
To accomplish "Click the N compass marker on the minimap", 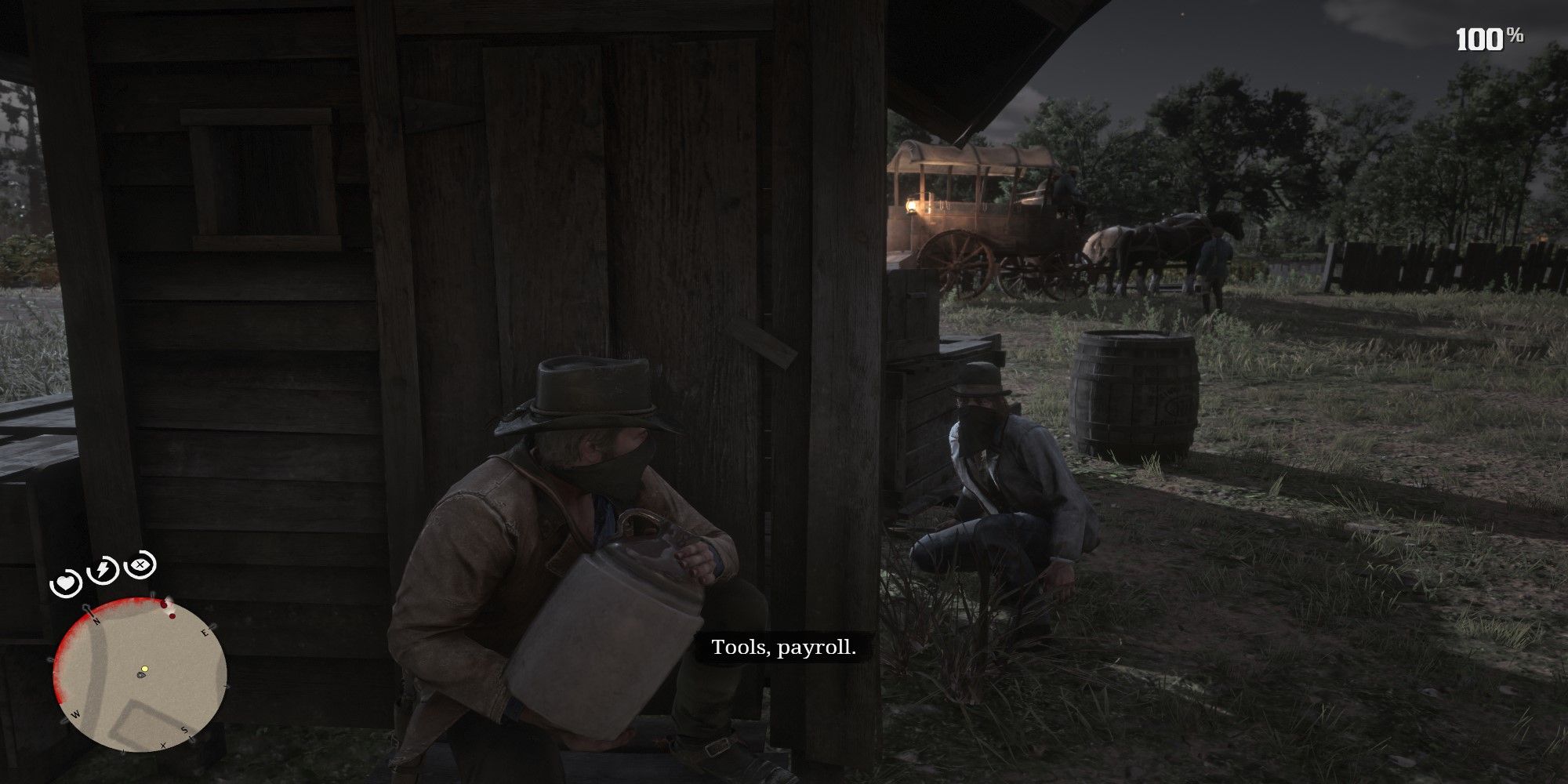I will tap(96, 620).
